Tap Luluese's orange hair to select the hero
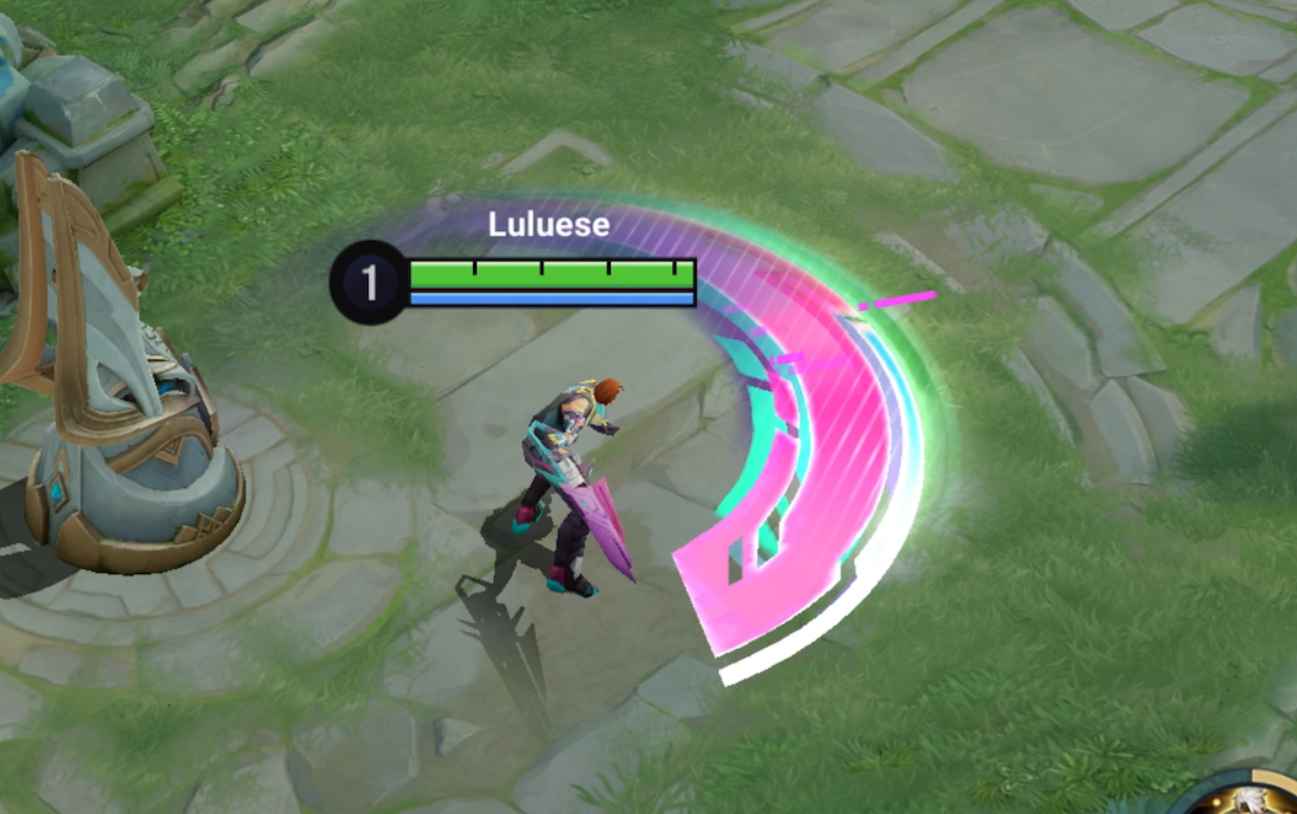Image resolution: width=1297 pixels, height=814 pixels. pos(608,389)
